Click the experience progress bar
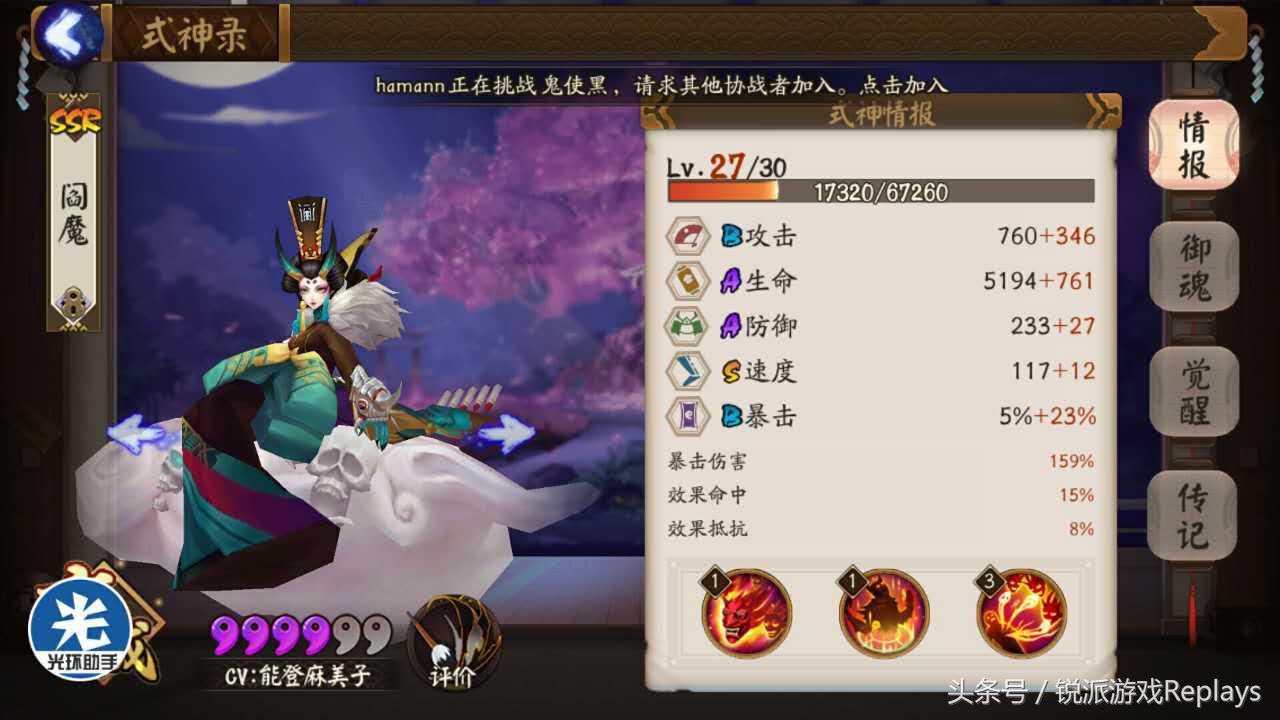This screenshot has height=720, width=1280. 880,192
